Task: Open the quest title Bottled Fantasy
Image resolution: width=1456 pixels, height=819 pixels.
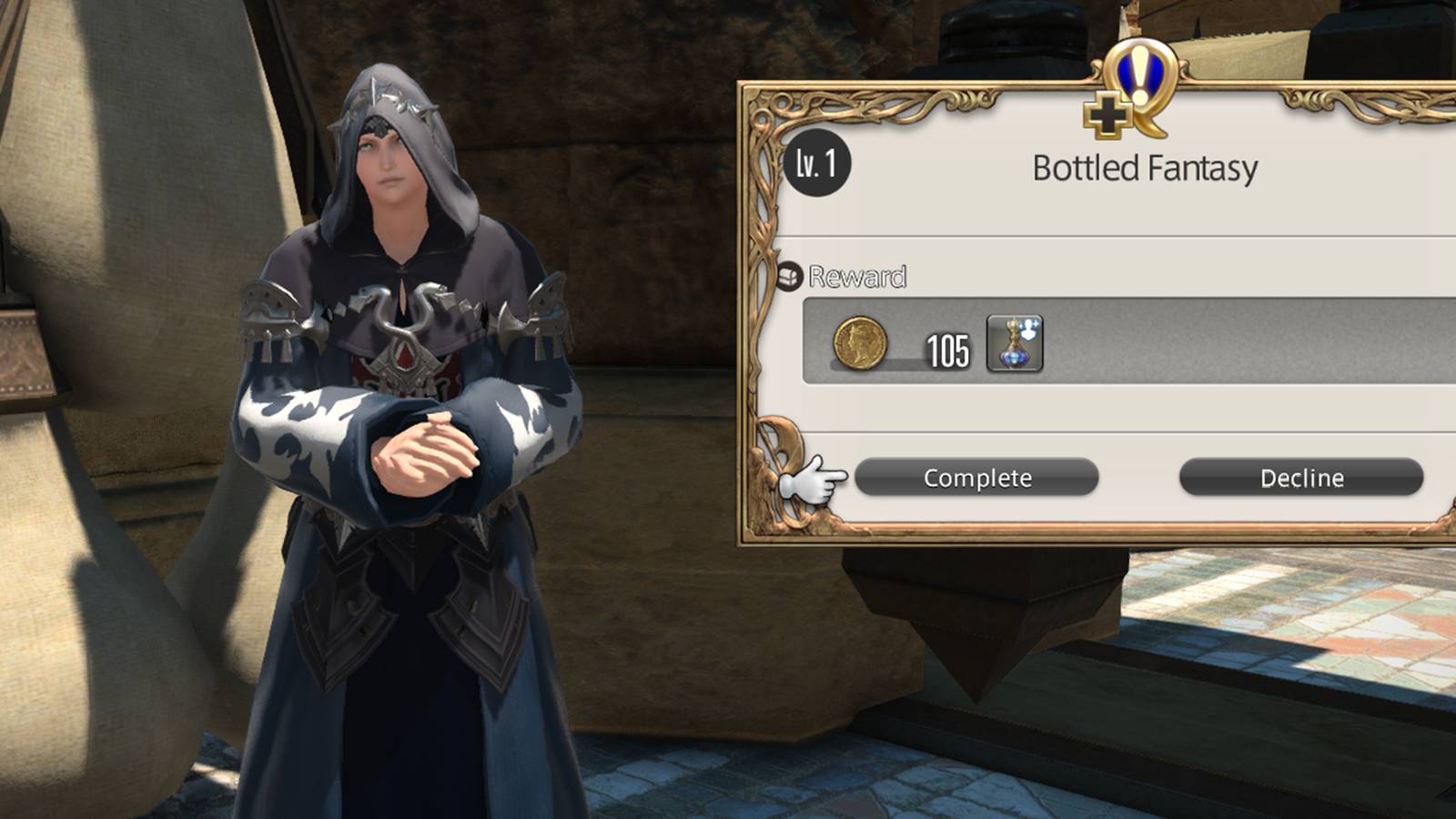Action: coord(1147,167)
